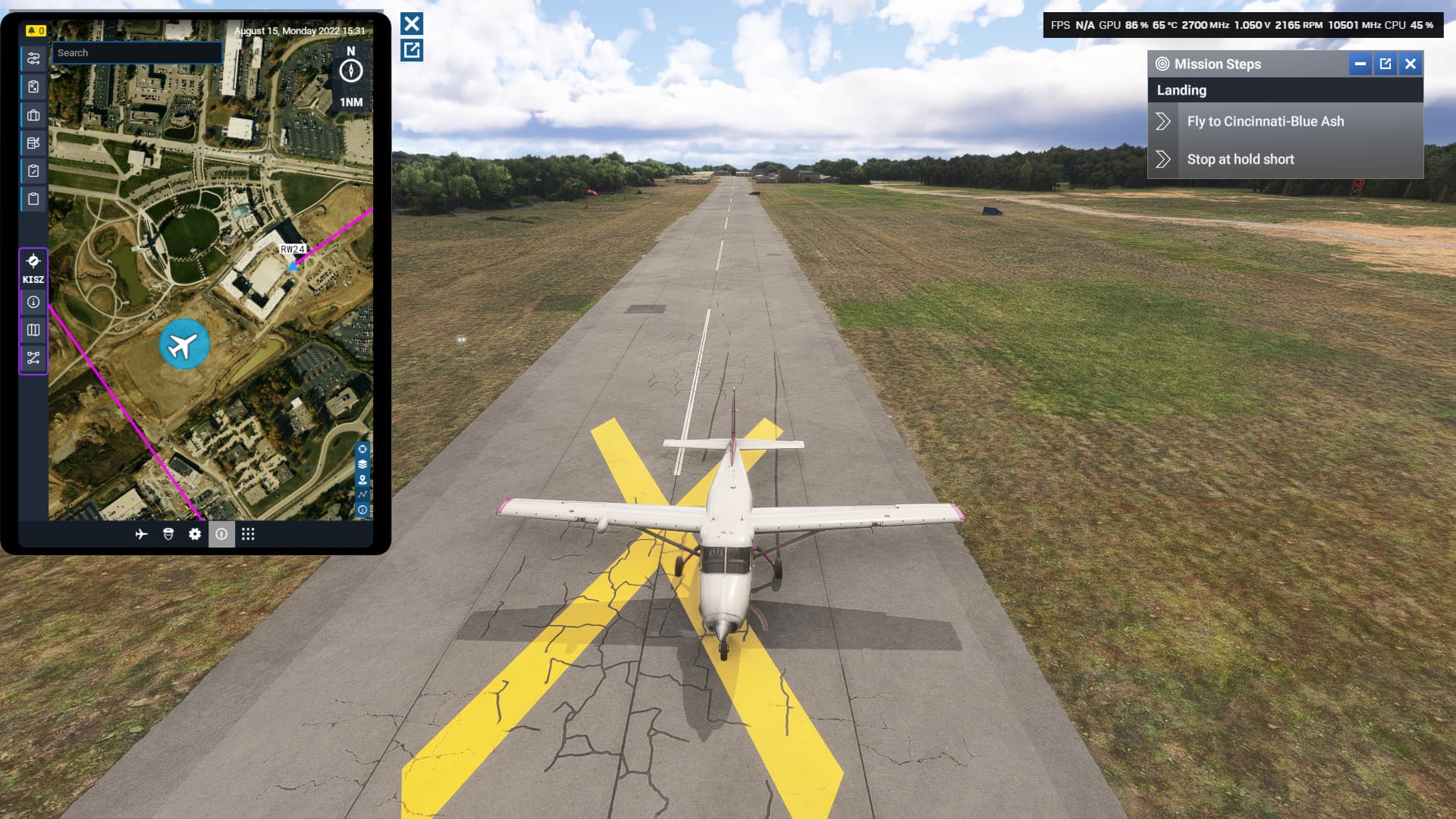Open the KISZ airport info panel
The height and width of the screenshot is (819, 1456).
(x=33, y=303)
